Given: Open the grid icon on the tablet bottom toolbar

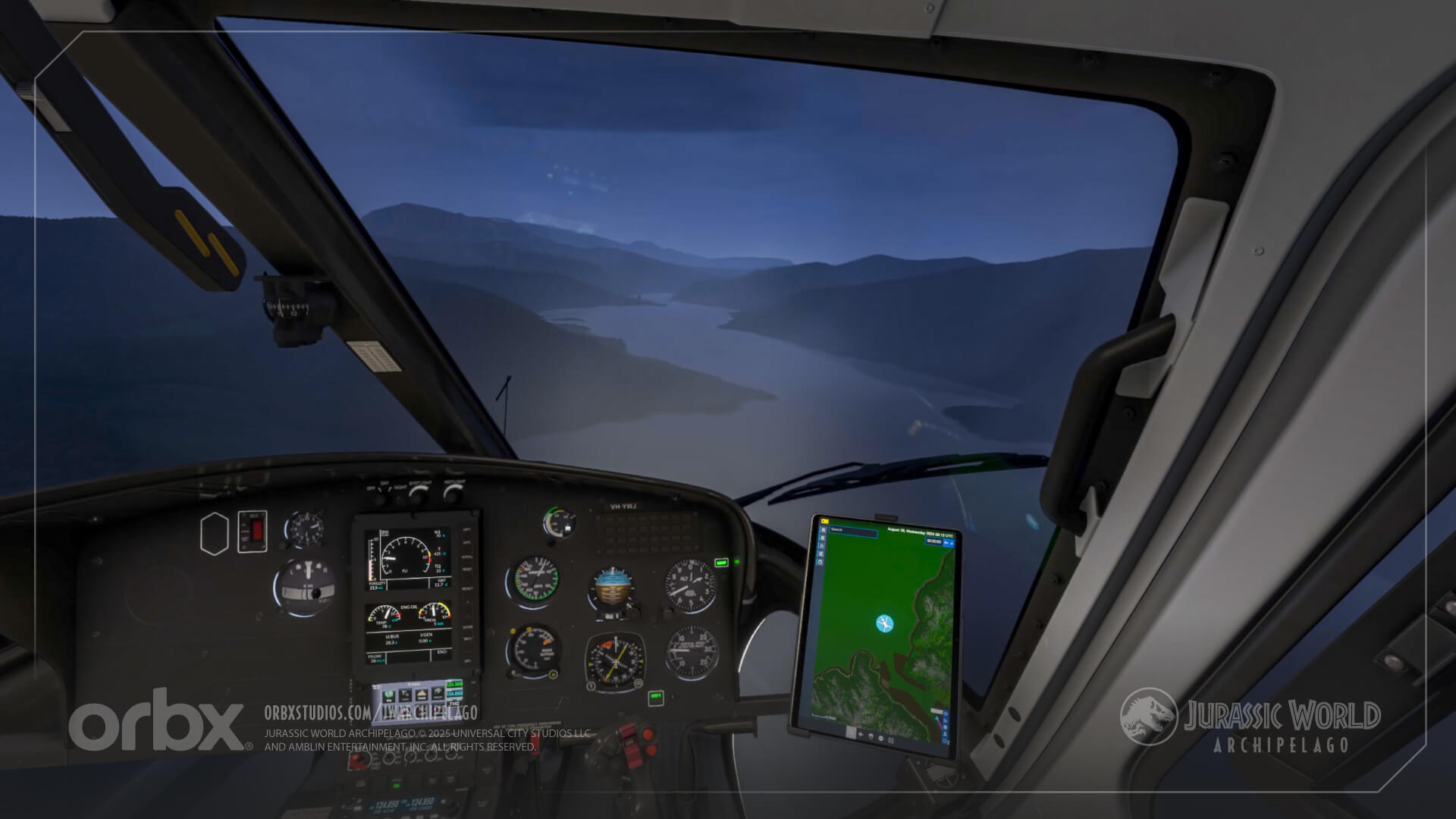Looking at the screenshot, I should pos(892,741).
